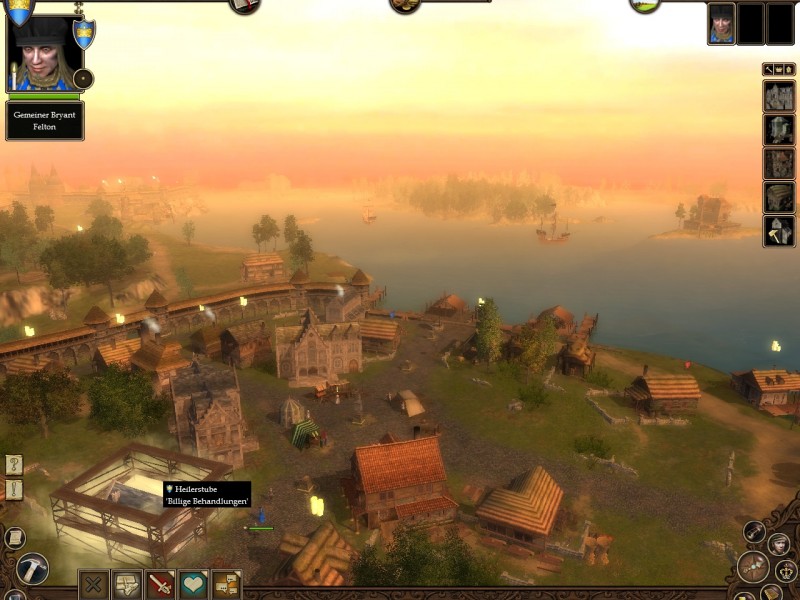This screenshot has height=600, width=800.
Task: Open the scroll document round button
Action: [14, 537]
